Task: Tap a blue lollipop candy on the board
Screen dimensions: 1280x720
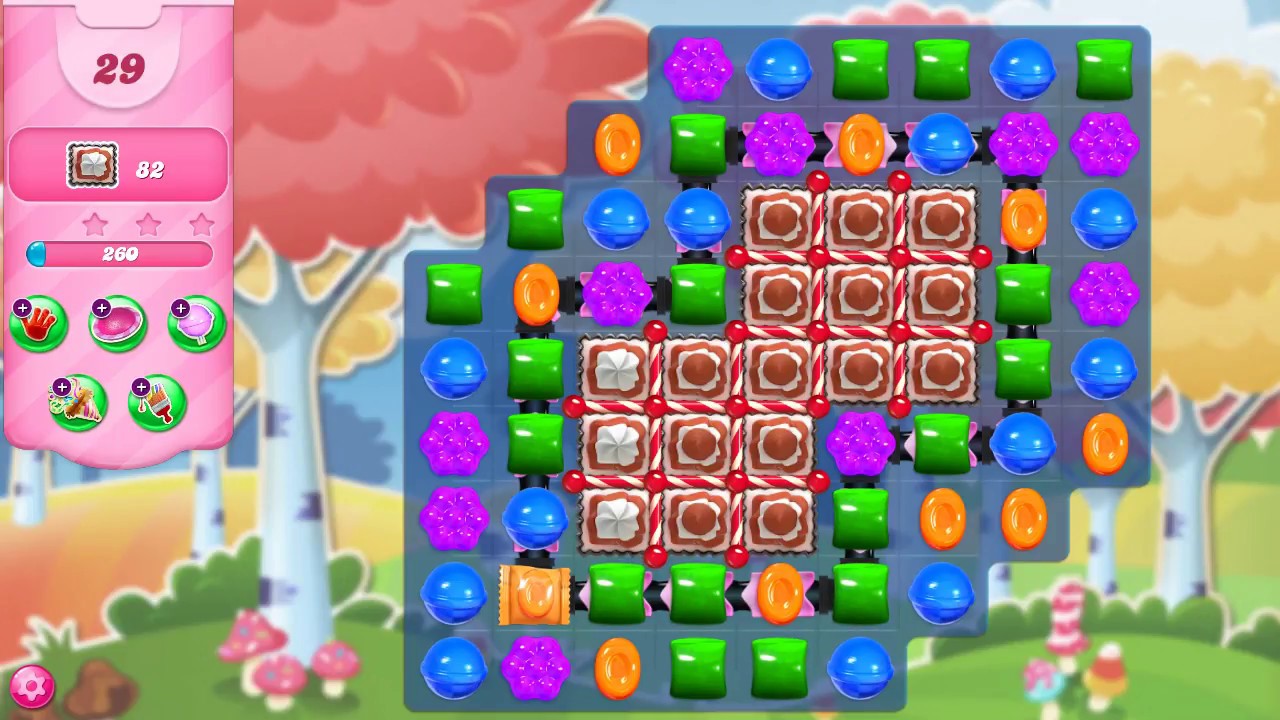Action: point(779,70)
